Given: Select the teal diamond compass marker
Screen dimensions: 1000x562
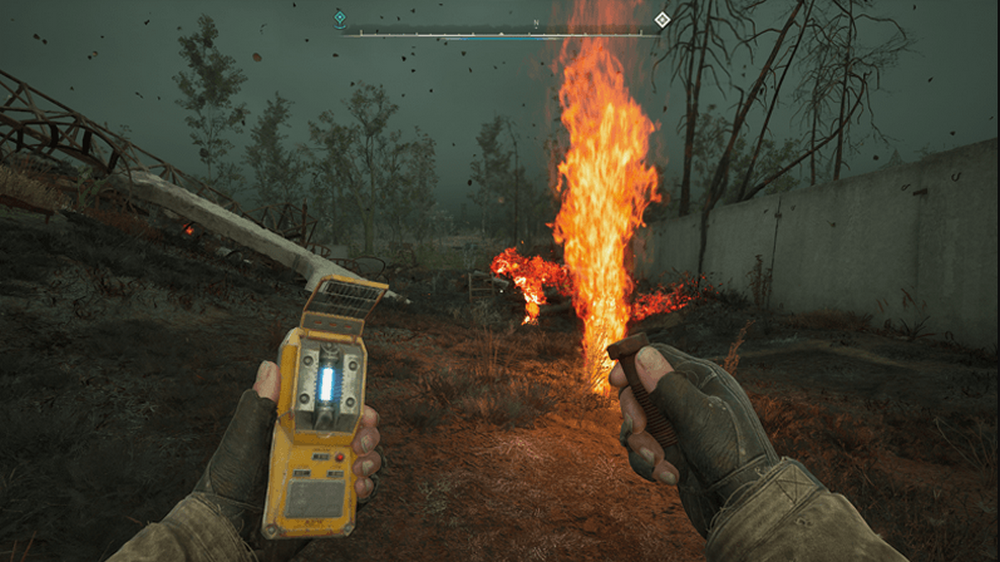Looking at the screenshot, I should click(340, 18).
